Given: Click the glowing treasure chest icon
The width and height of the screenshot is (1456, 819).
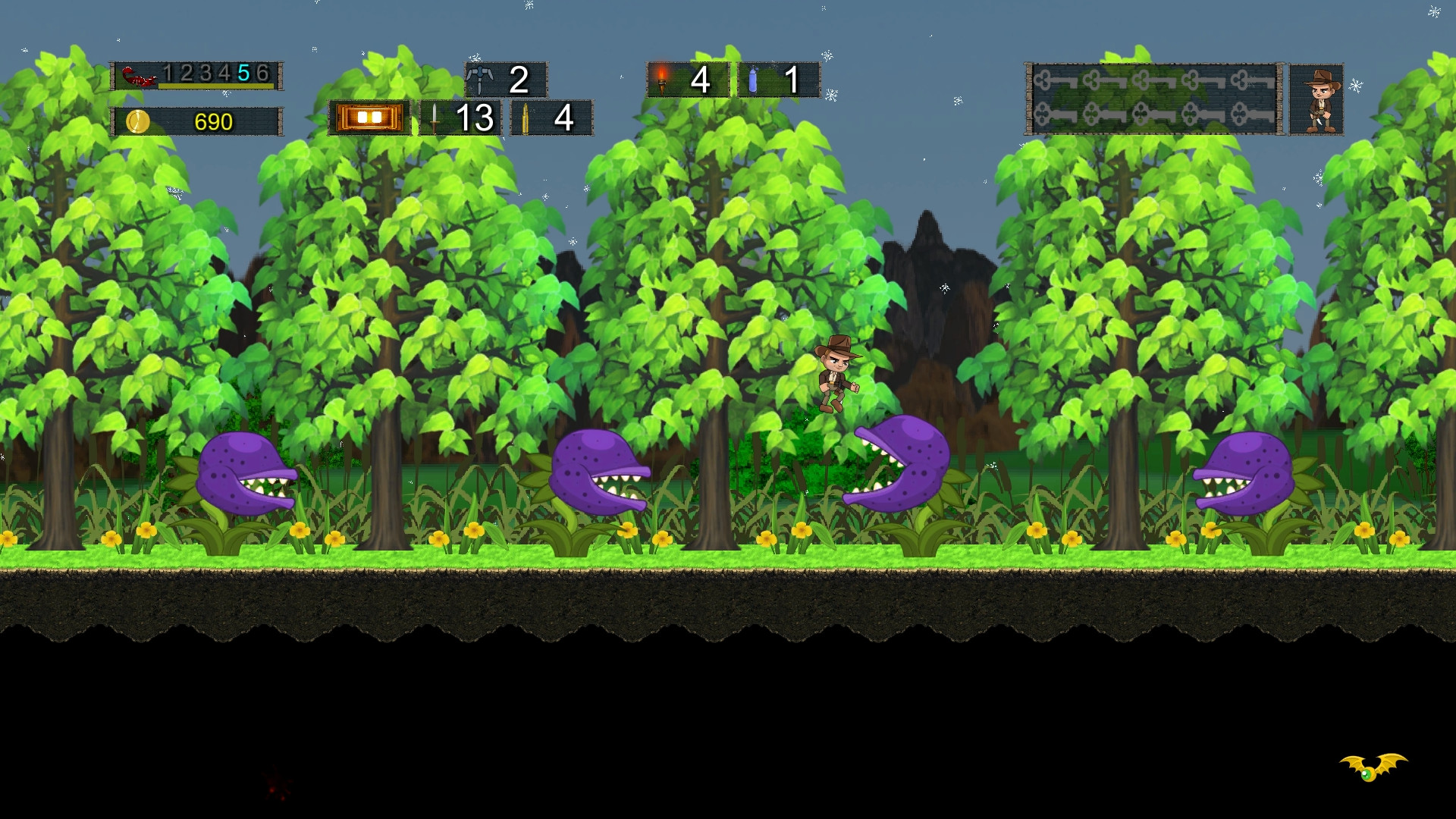Looking at the screenshot, I should coord(370,118).
